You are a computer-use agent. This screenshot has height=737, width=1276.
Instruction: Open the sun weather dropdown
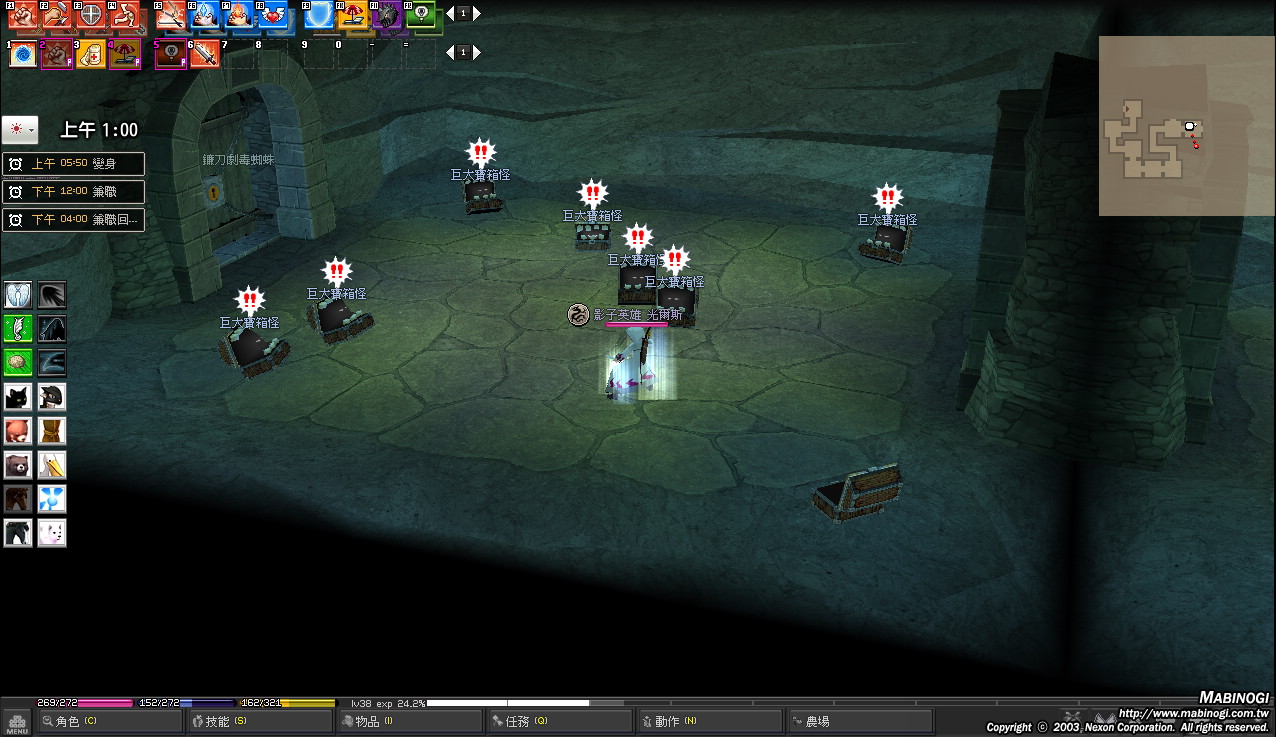[20, 129]
